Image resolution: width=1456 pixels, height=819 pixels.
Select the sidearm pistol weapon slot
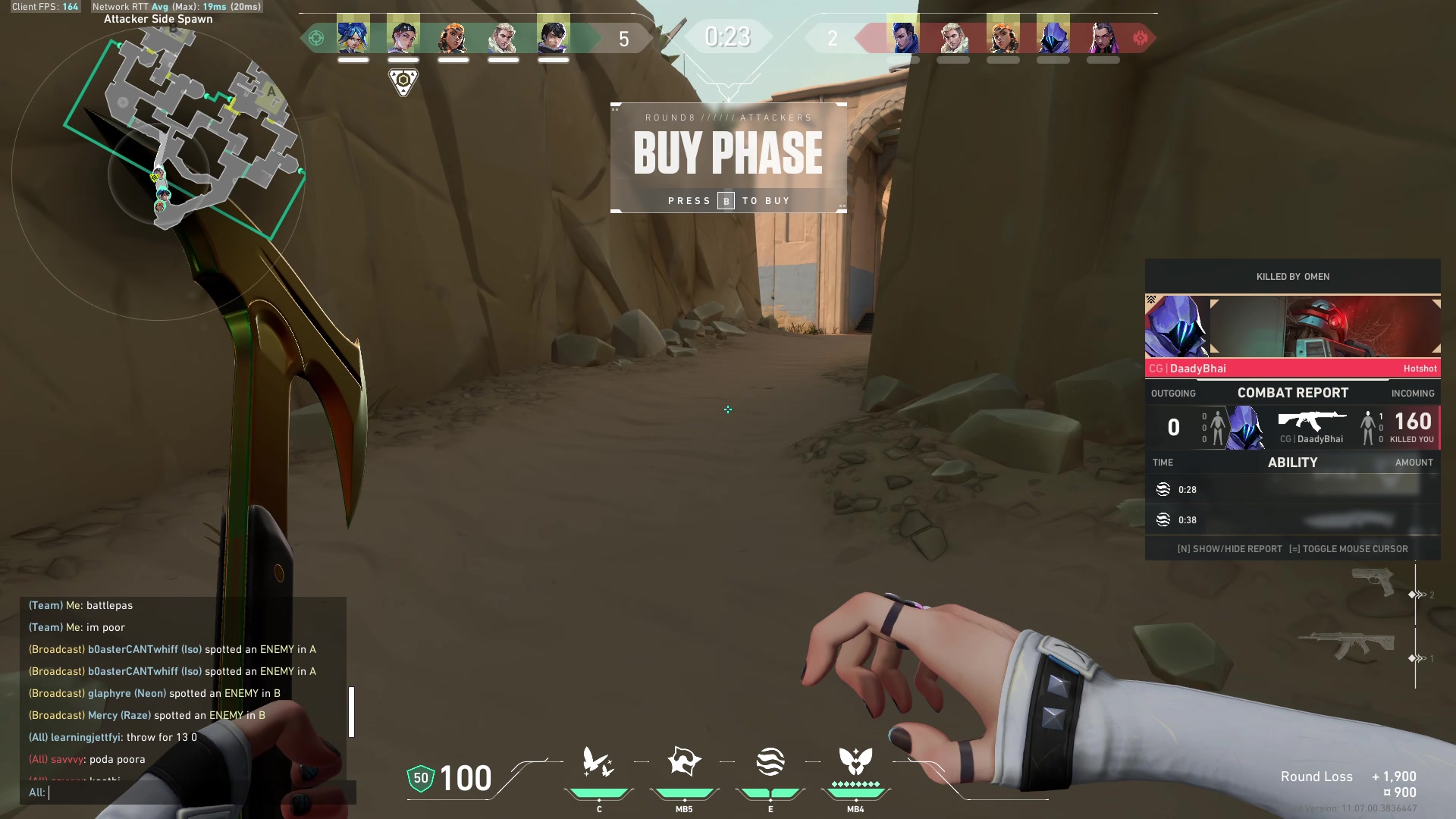(1373, 582)
